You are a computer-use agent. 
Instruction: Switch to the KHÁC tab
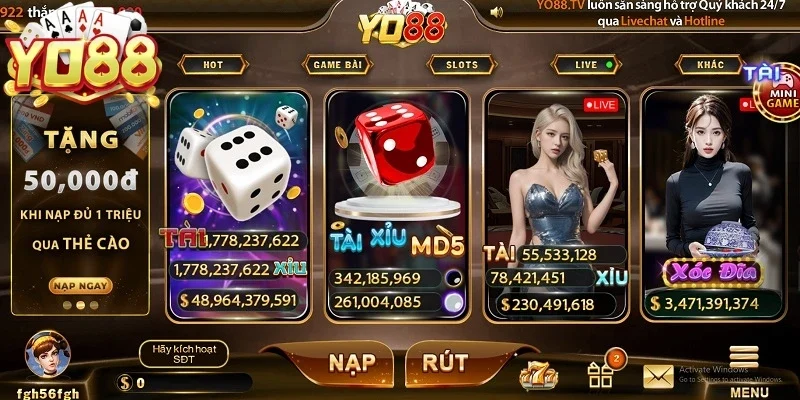[716, 65]
